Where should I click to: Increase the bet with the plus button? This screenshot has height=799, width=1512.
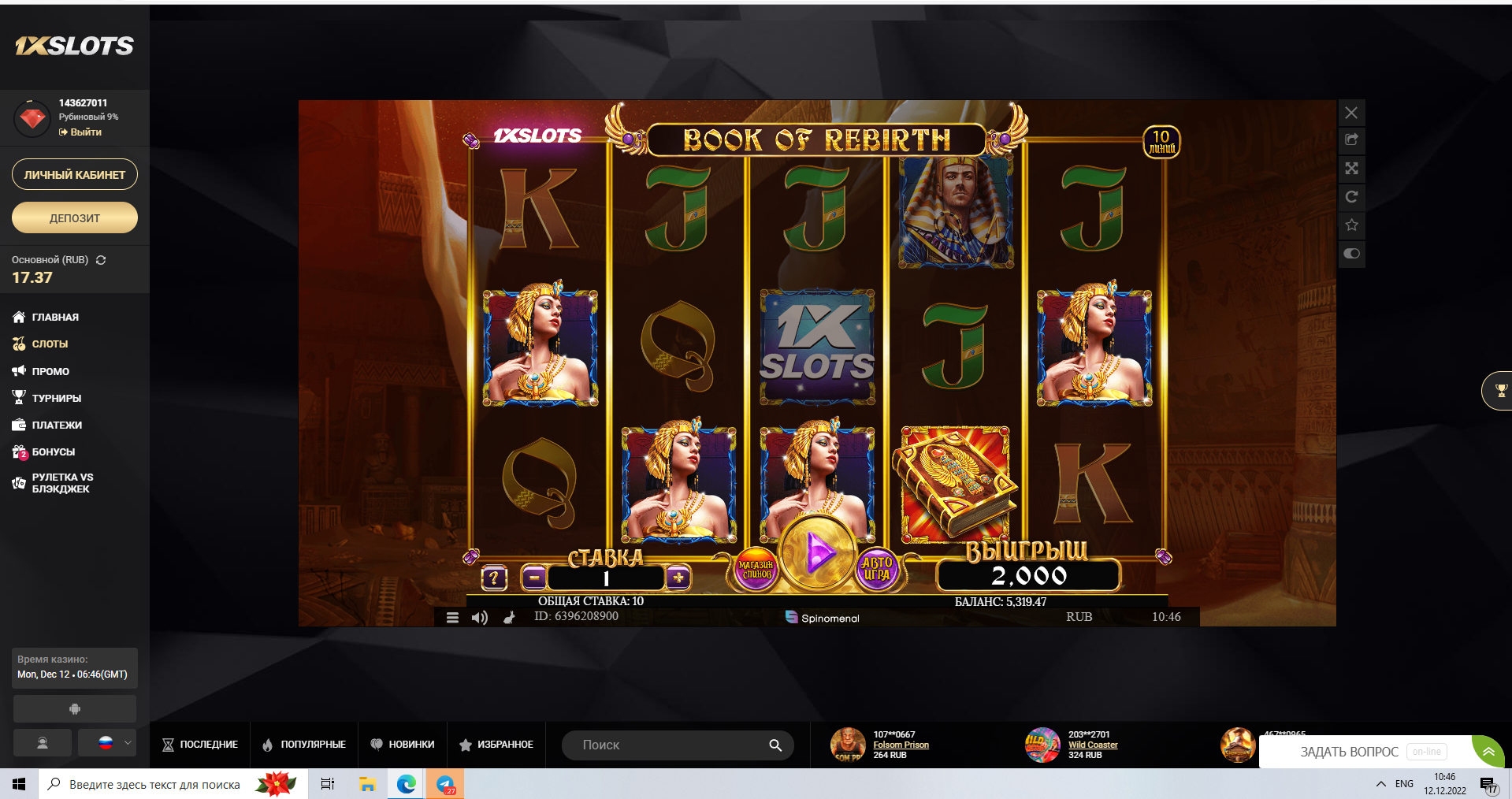coord(678,578)
